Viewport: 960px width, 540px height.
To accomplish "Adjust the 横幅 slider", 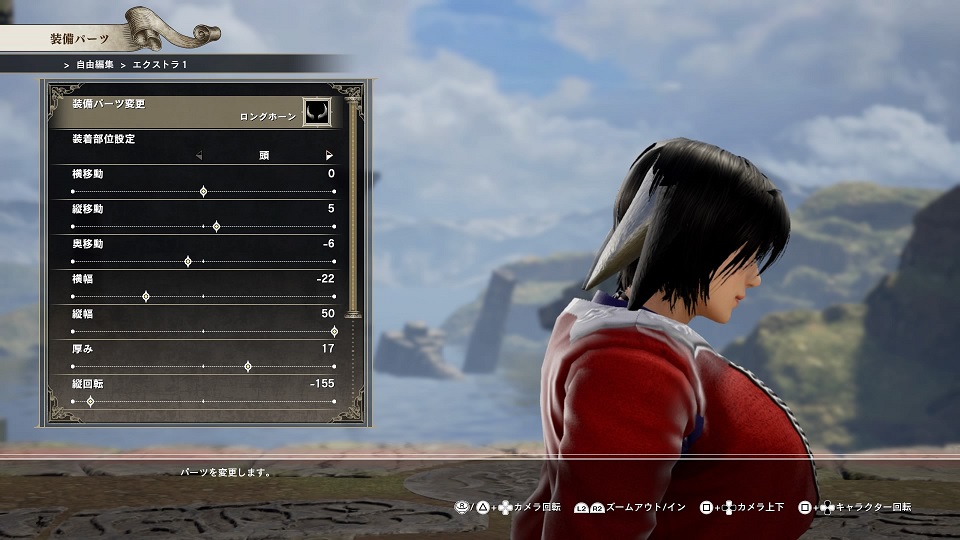I will pyautogui.click(x=146, y=296).
